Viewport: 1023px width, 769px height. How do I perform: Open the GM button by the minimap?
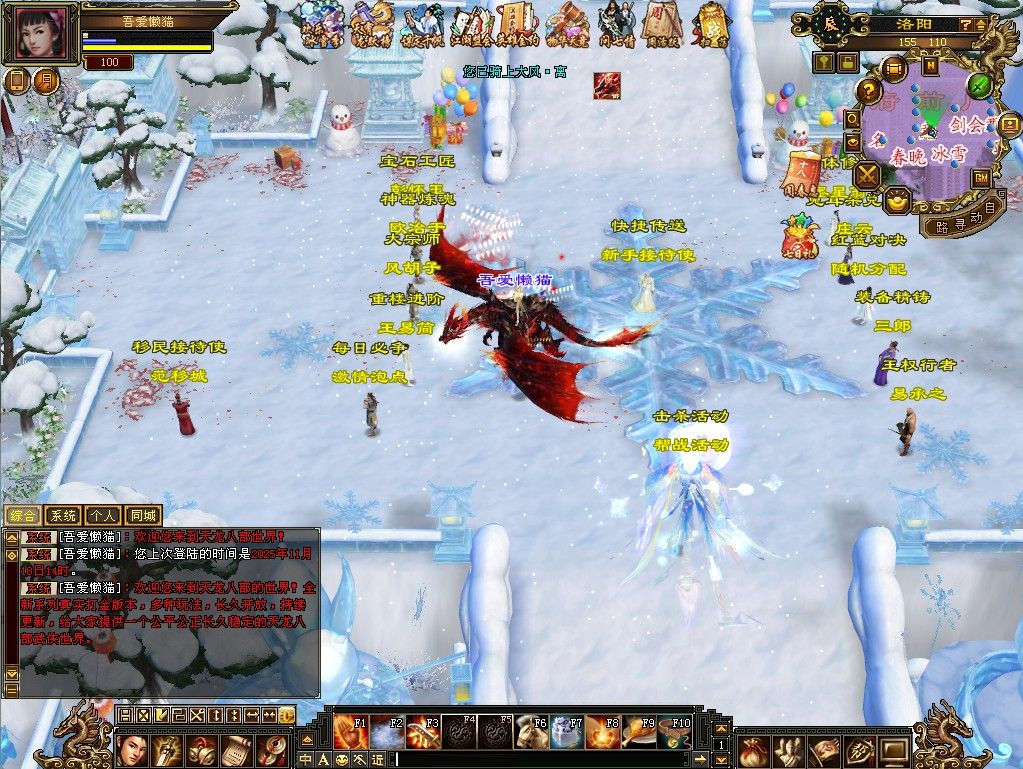coord(981,177)
